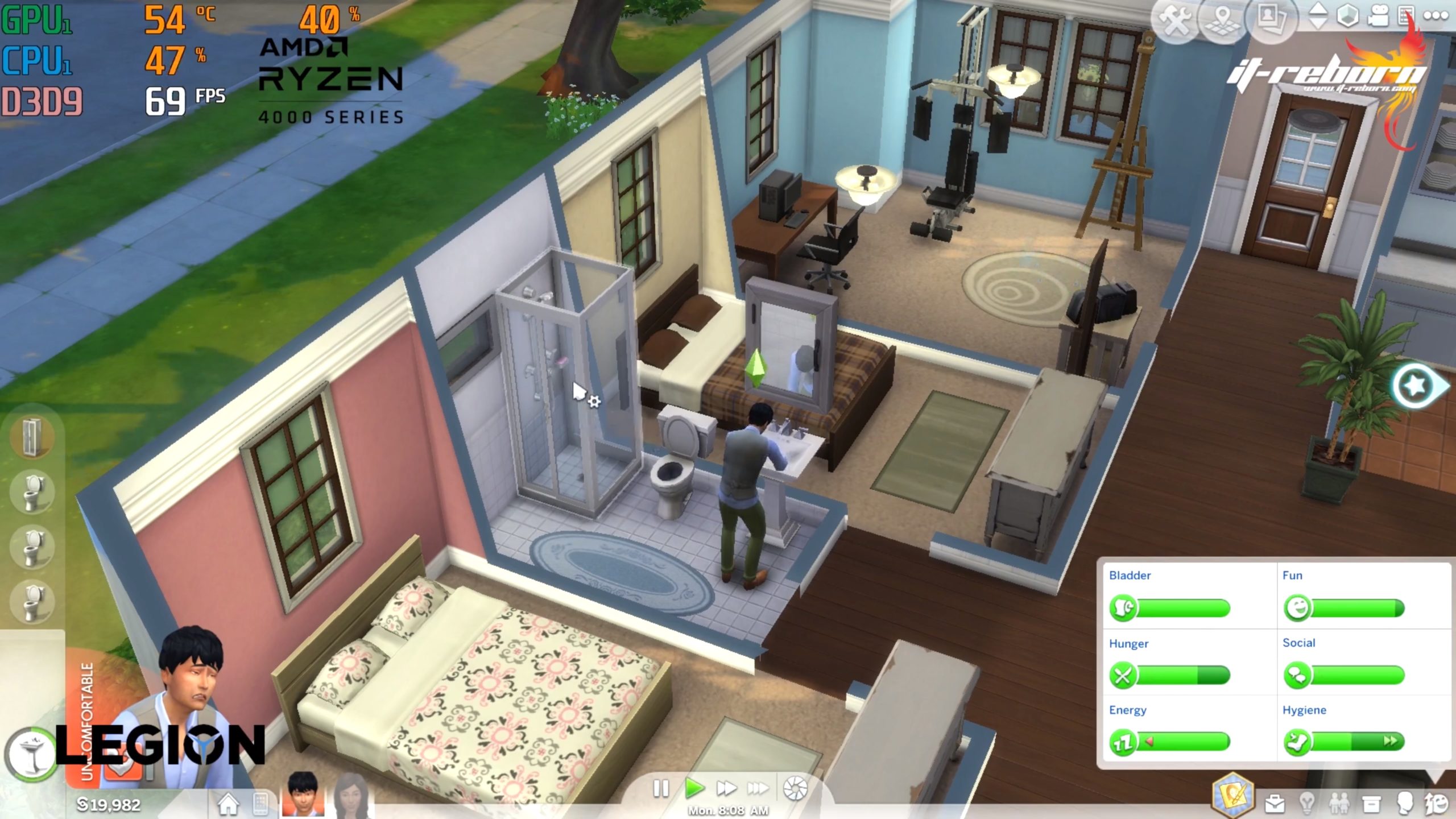Show the Skills lightbulb panel
This screenshot has width=1456, height=819.
pyautogui.click(x=1307, y=804)
